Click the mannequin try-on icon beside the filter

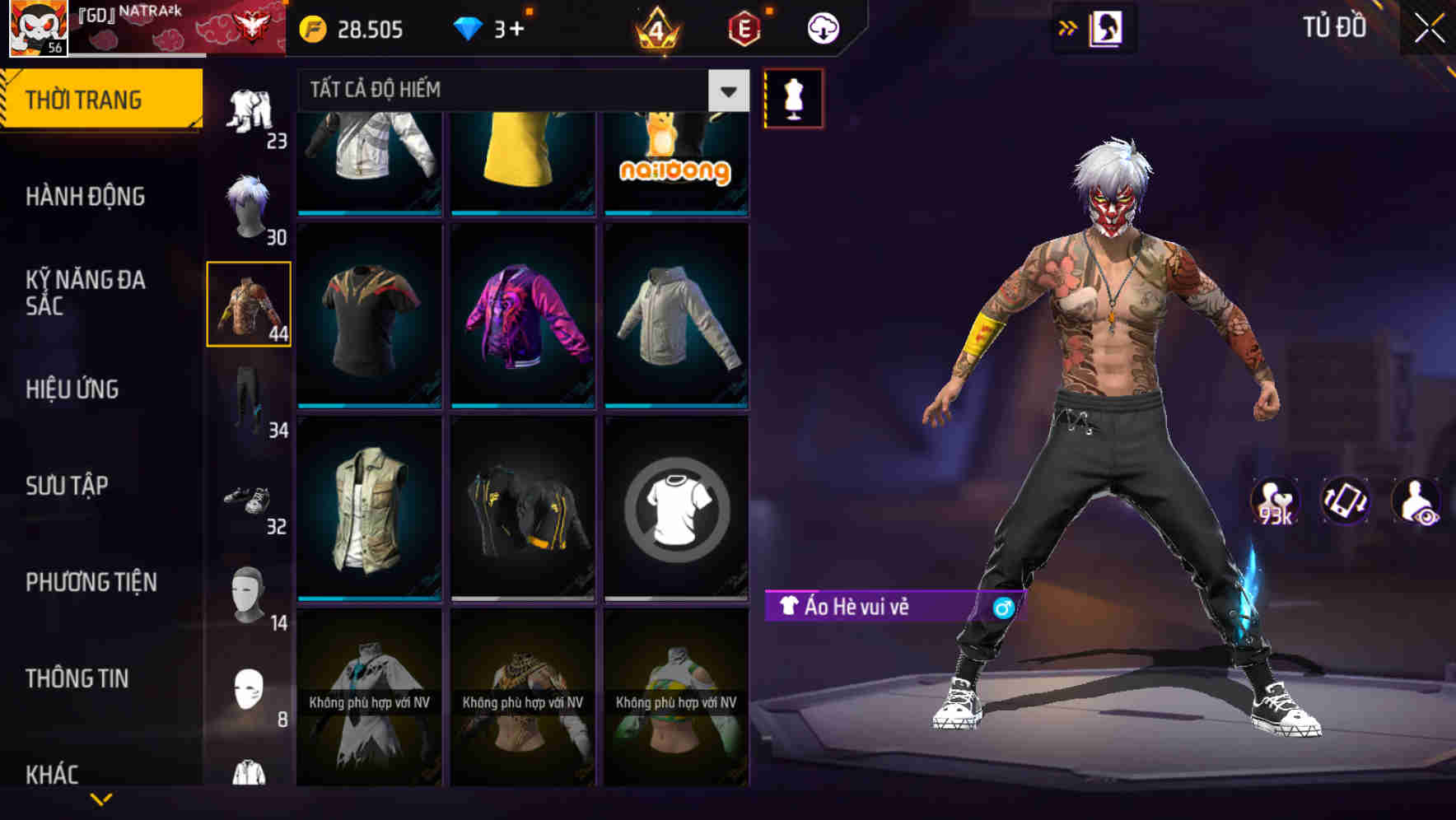(793, 99)
